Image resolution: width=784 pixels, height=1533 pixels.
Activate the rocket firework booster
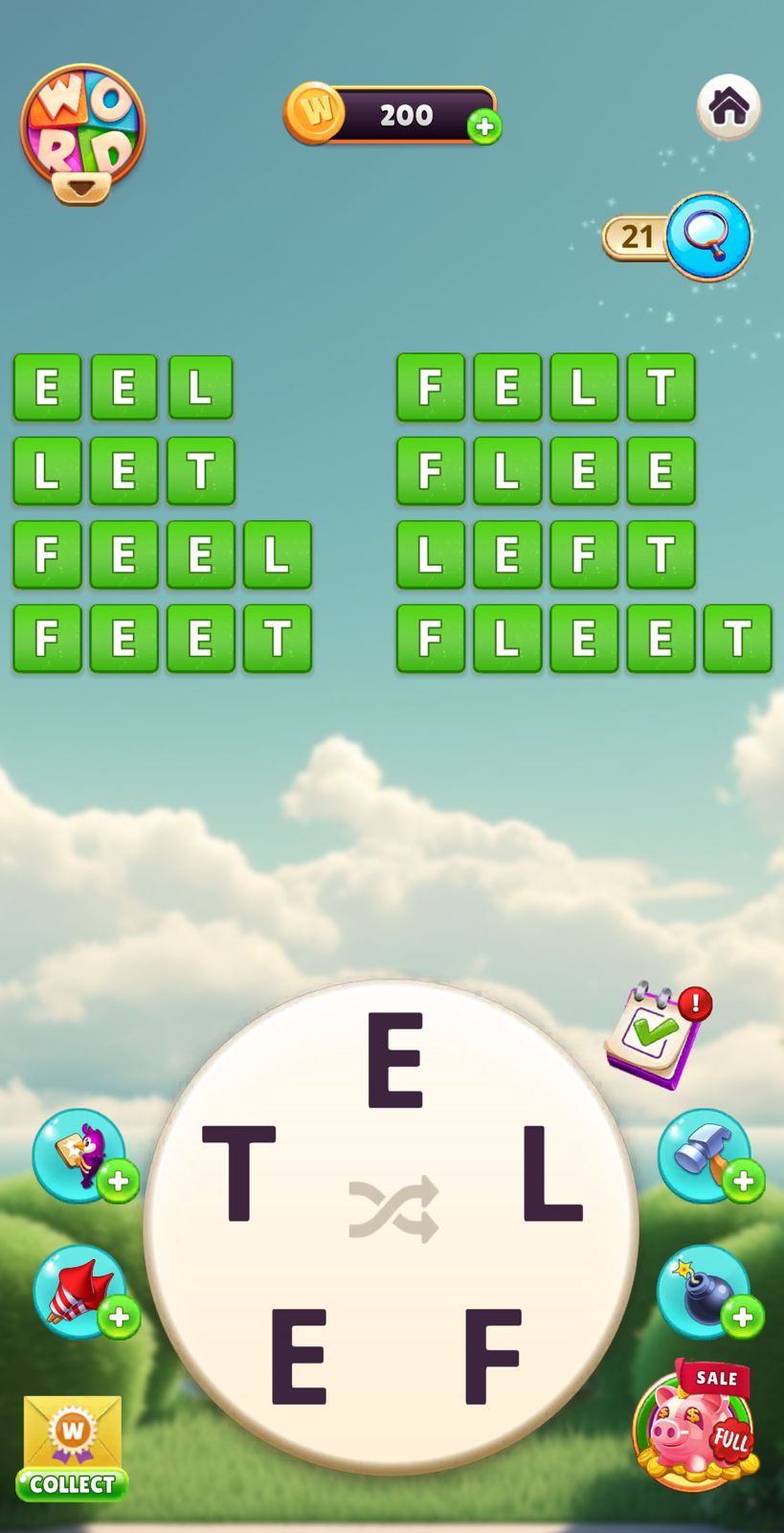(x=80, y=1291)
